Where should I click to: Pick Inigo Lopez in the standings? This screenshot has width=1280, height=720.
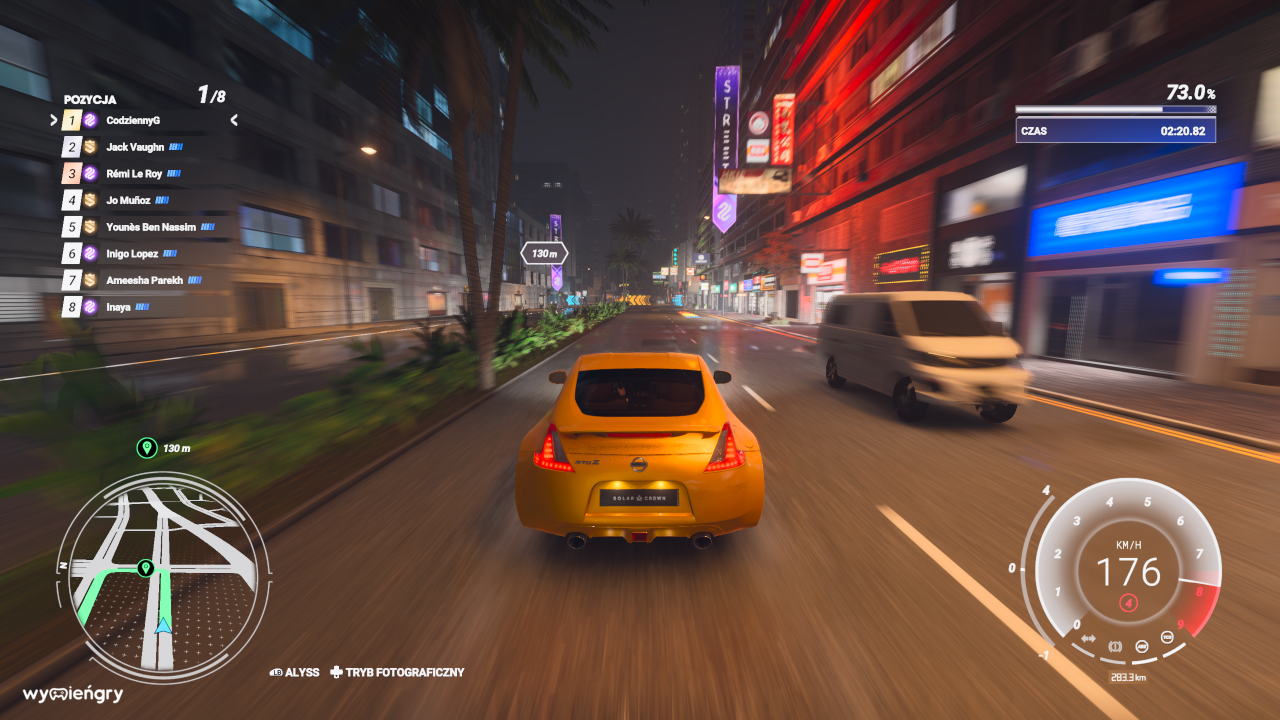pyautogui.click(x=133, y=254)
